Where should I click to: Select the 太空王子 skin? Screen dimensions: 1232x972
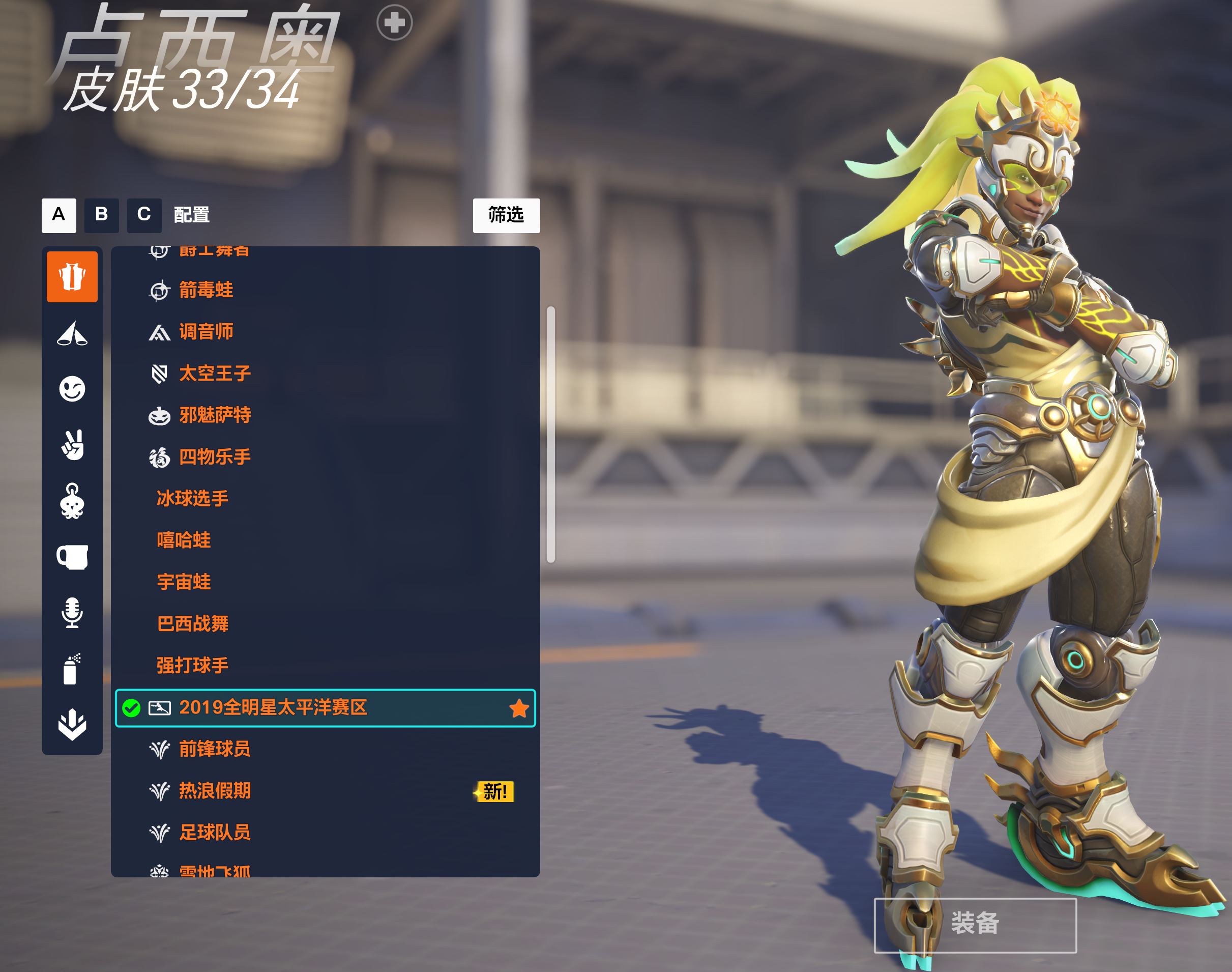tap(215, 374)
